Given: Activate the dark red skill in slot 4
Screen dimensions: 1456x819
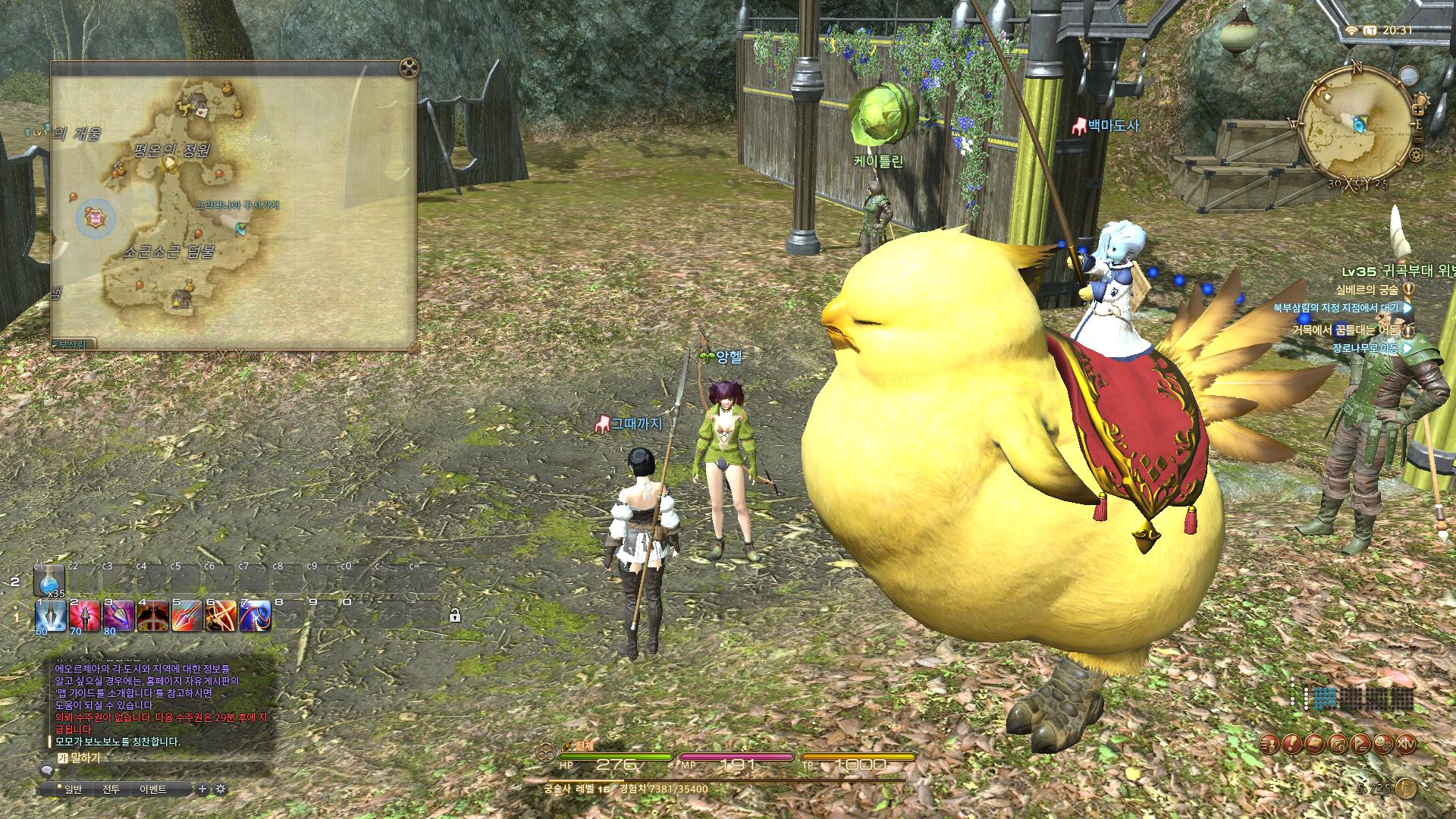Looking at the screenshot, I should pos(152,617).
